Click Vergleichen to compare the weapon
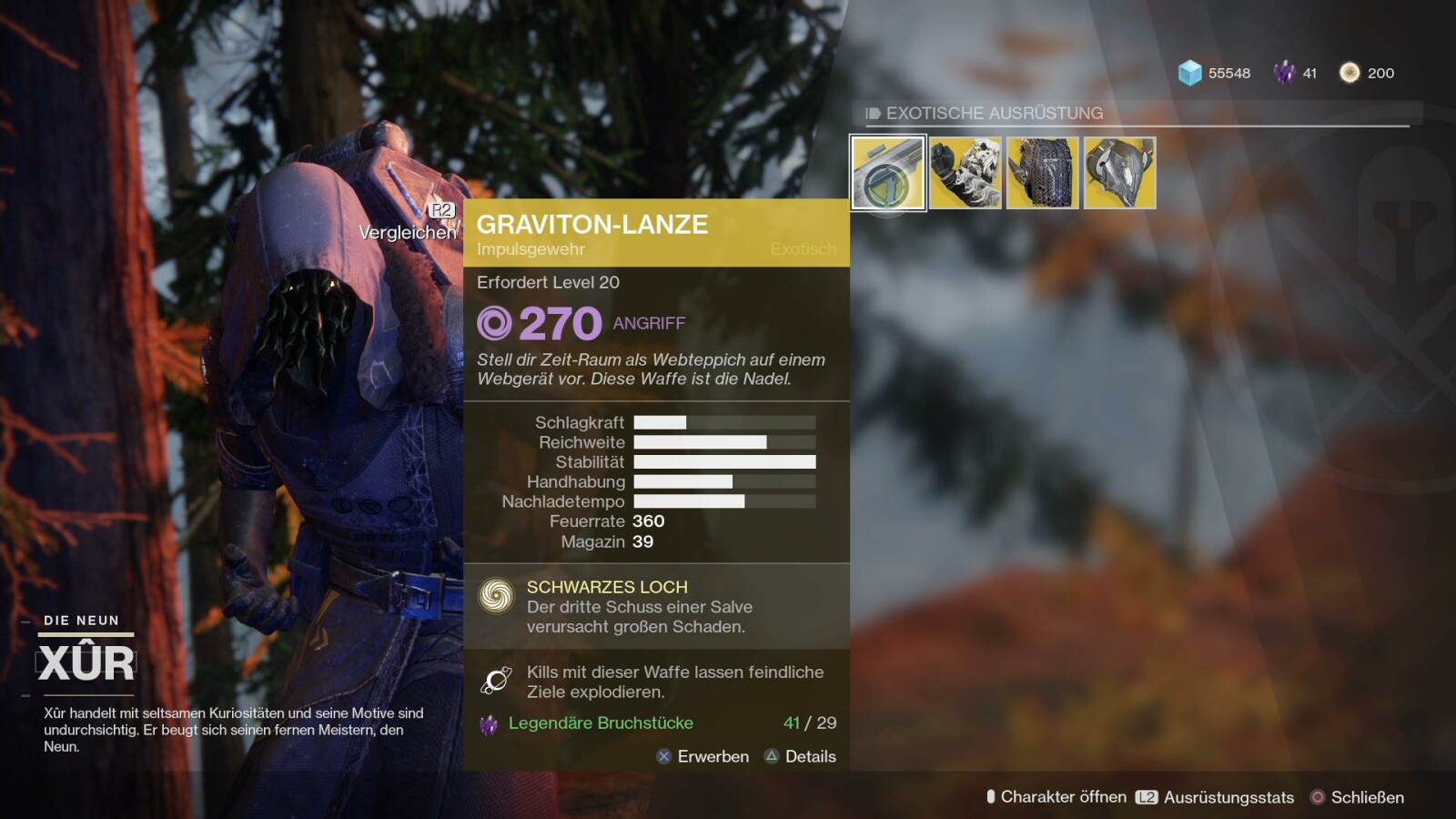This screenshot has height=819, width=1456. point(409,232)
